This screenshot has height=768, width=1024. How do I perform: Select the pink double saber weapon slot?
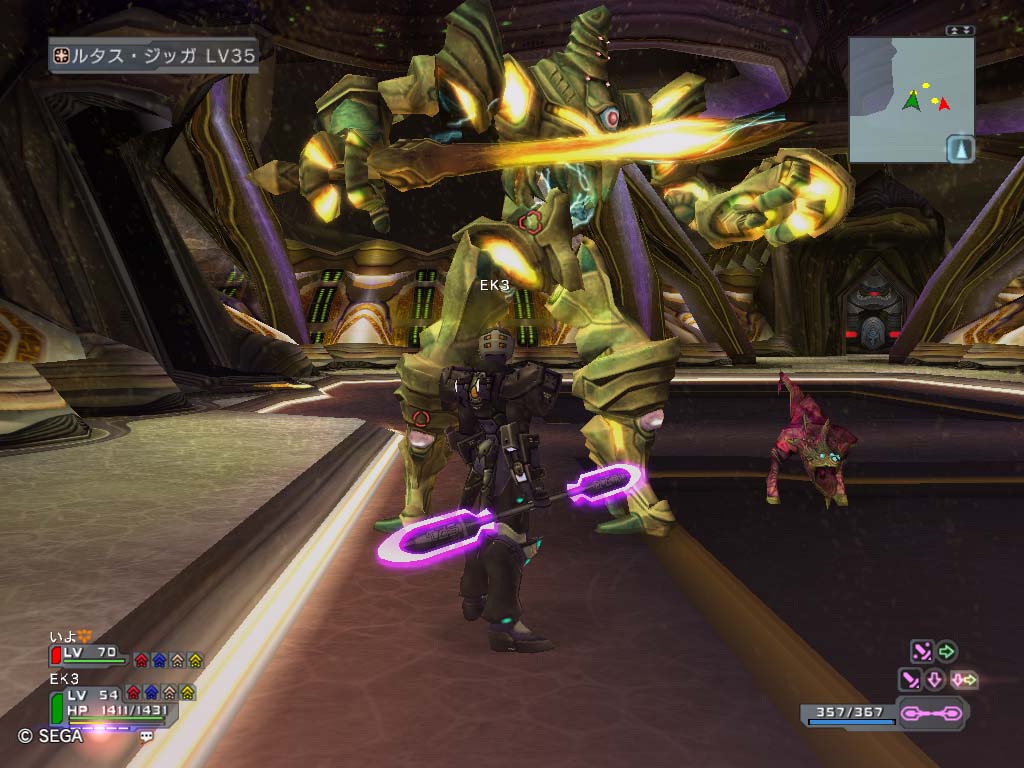[931, 714]
